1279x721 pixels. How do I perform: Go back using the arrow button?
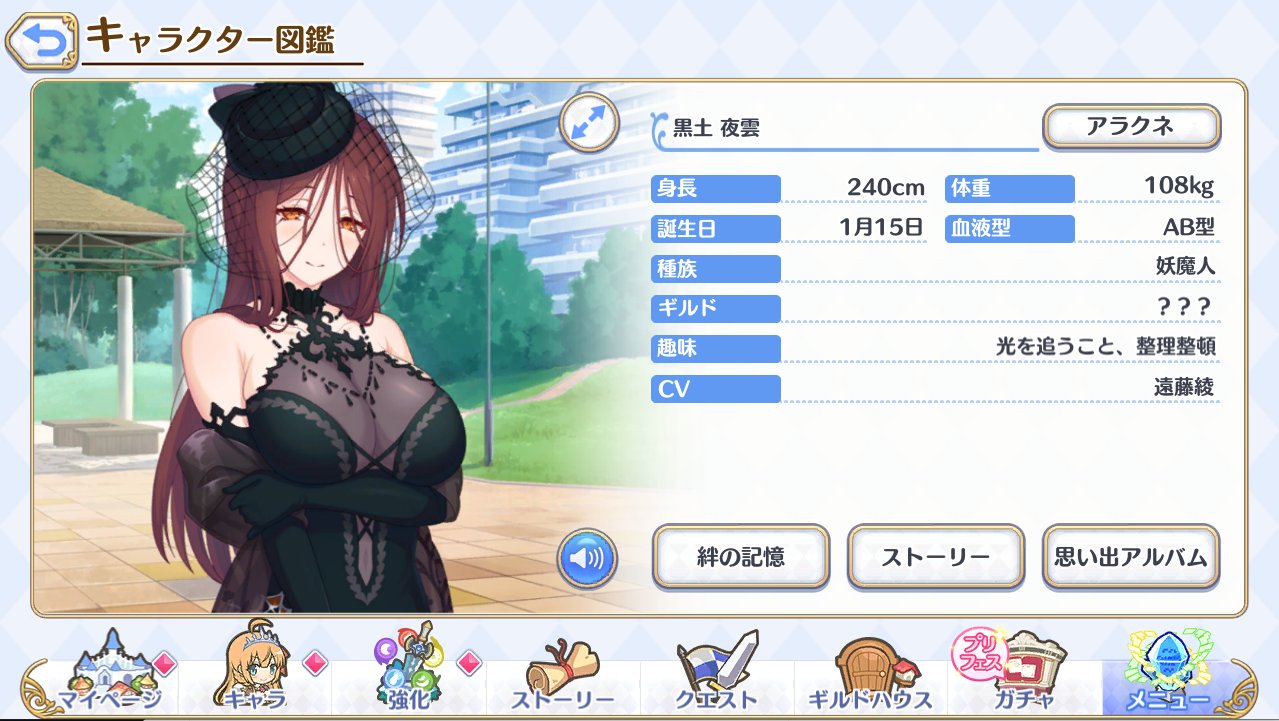tap(40, 41)
